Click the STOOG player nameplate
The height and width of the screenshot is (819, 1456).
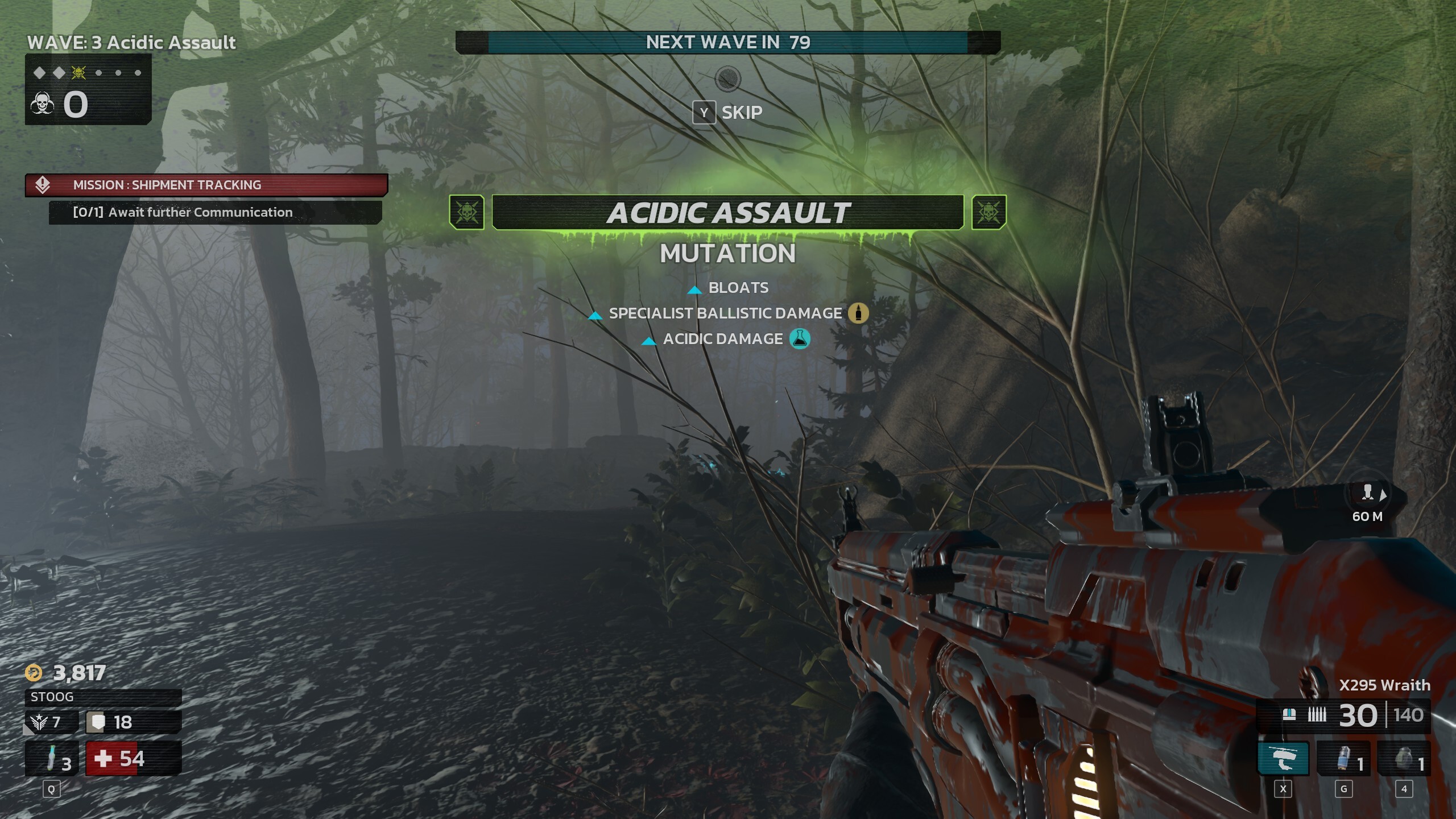51,697
